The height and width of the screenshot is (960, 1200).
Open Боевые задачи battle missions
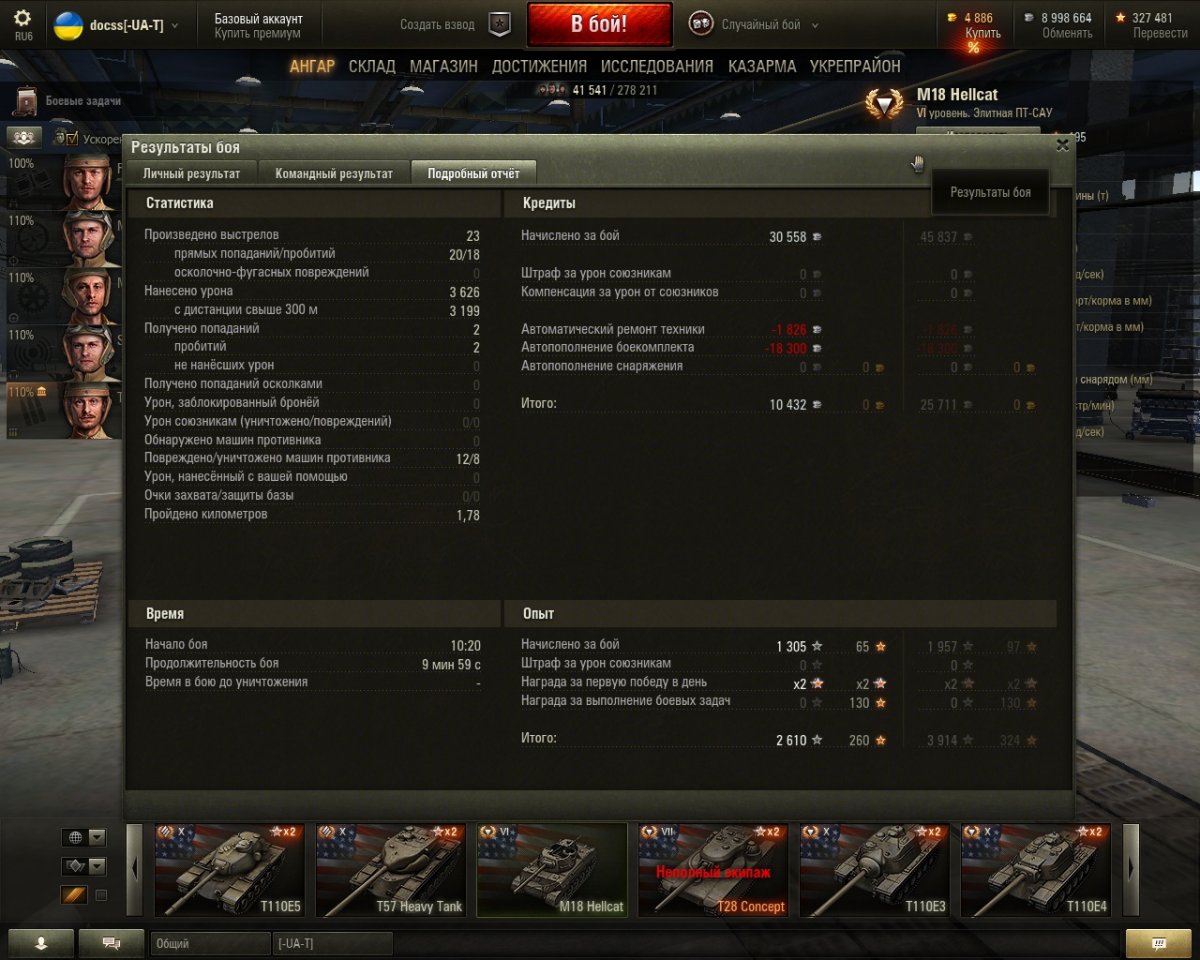(82, 101)
